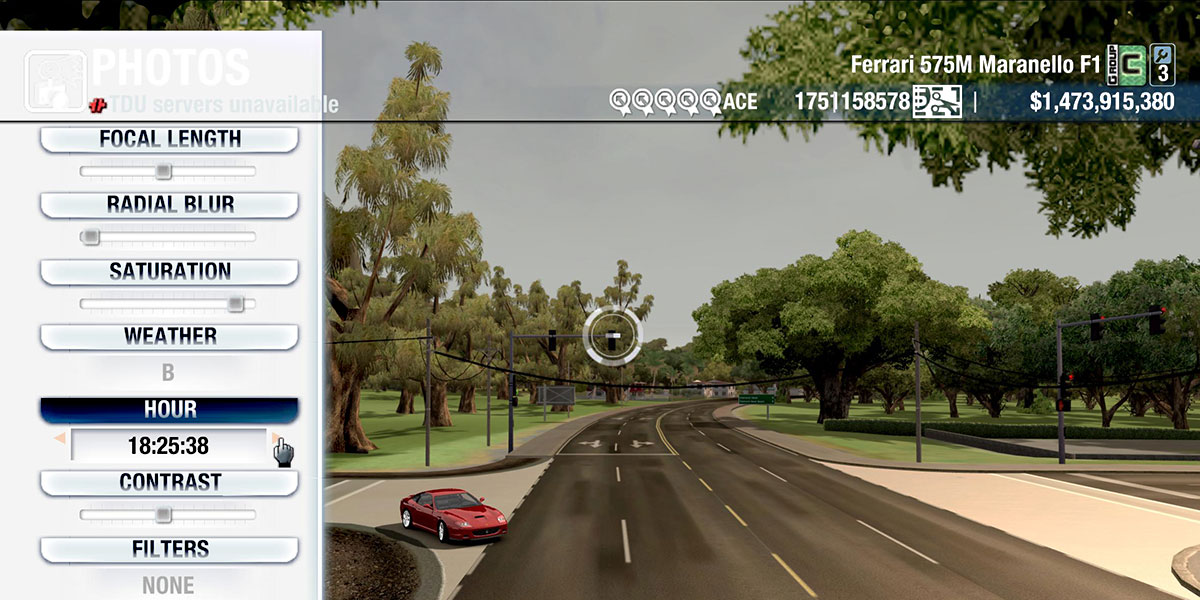Click the Focal Length slider handle

coord(163,172)
